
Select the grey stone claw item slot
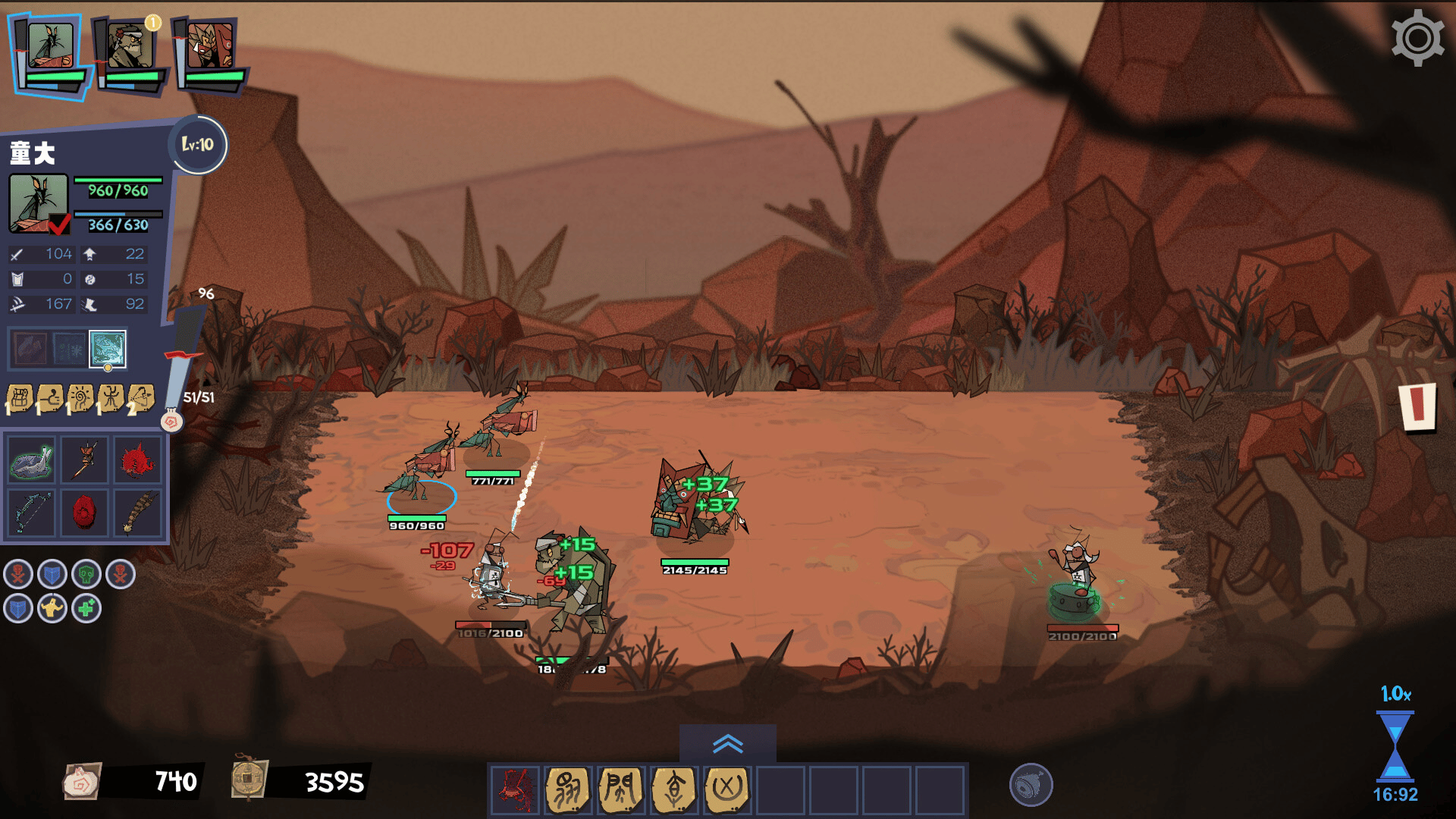click(x=32, y=460)
